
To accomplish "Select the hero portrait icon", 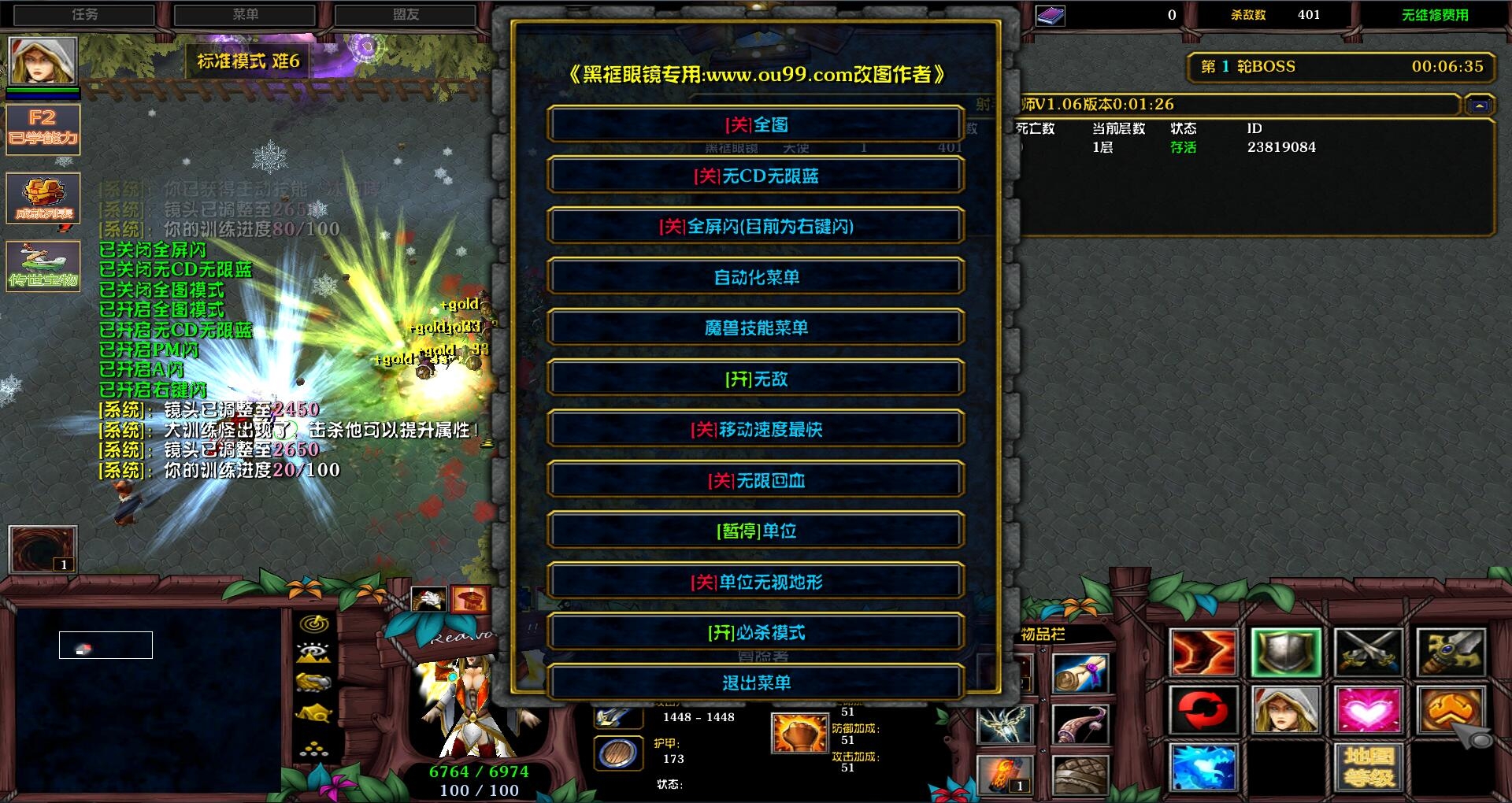I will [x=43, y=60].
